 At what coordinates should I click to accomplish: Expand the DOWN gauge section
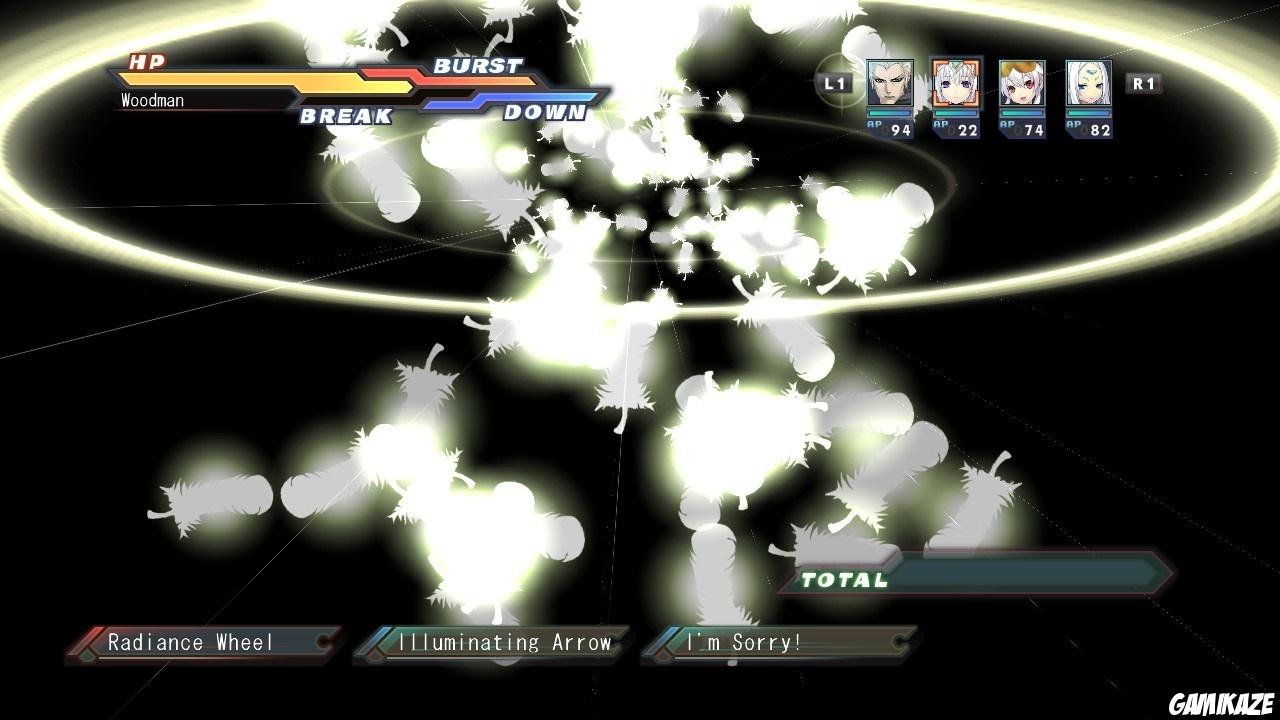coord(546,113)
